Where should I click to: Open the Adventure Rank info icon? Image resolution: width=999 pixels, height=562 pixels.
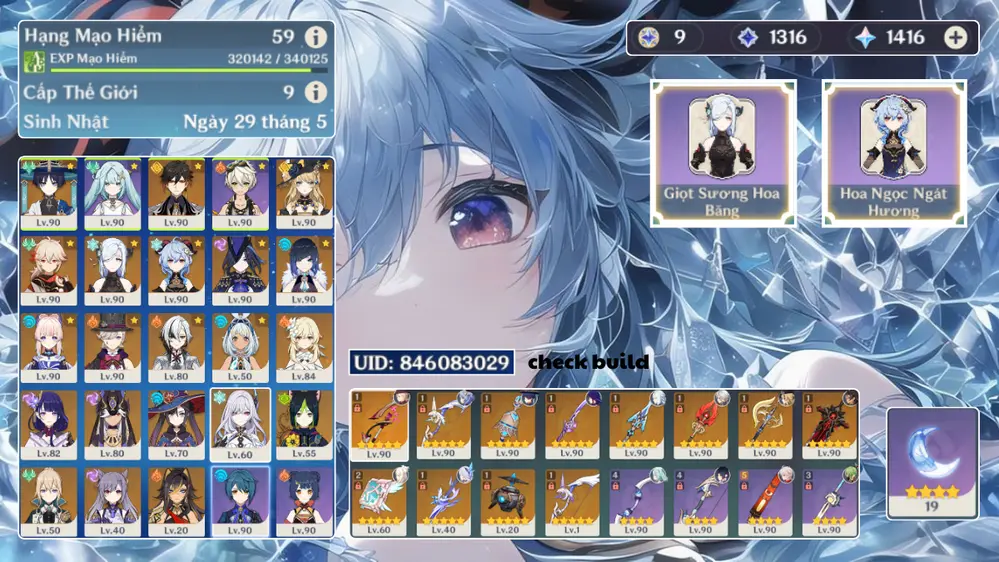coord(316,38)
